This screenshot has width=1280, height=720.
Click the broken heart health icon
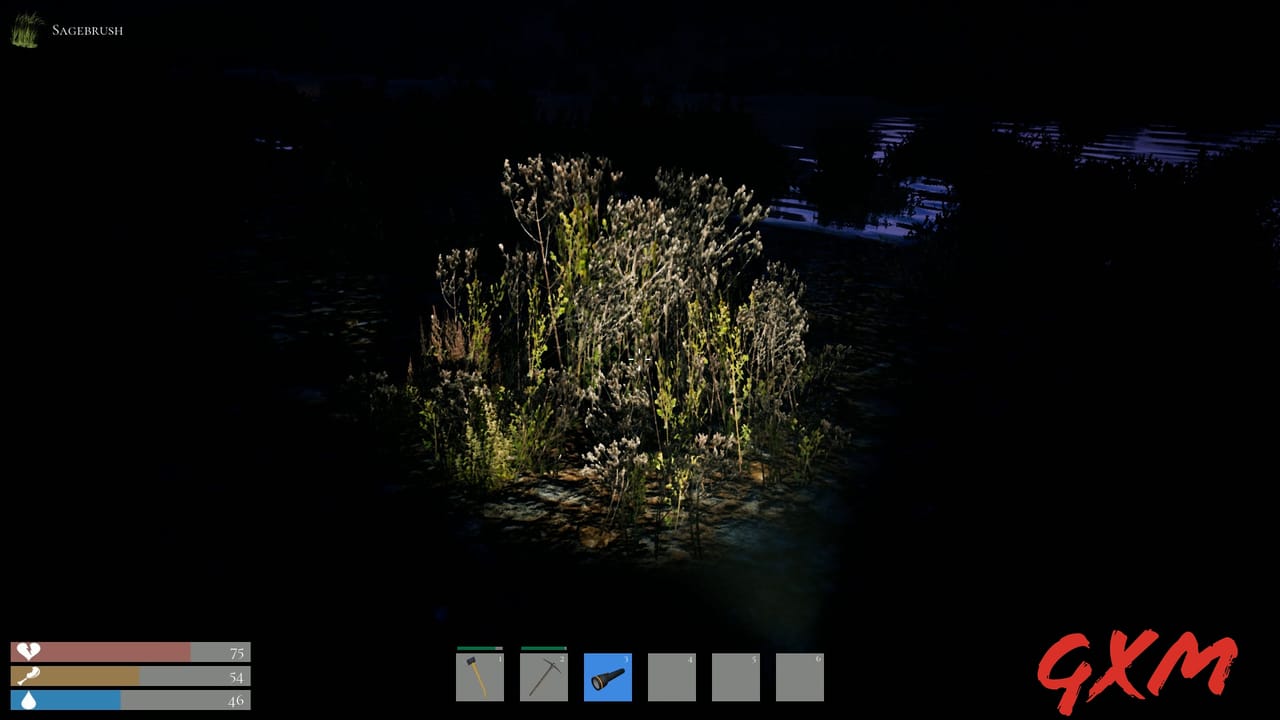coord(28,652)
